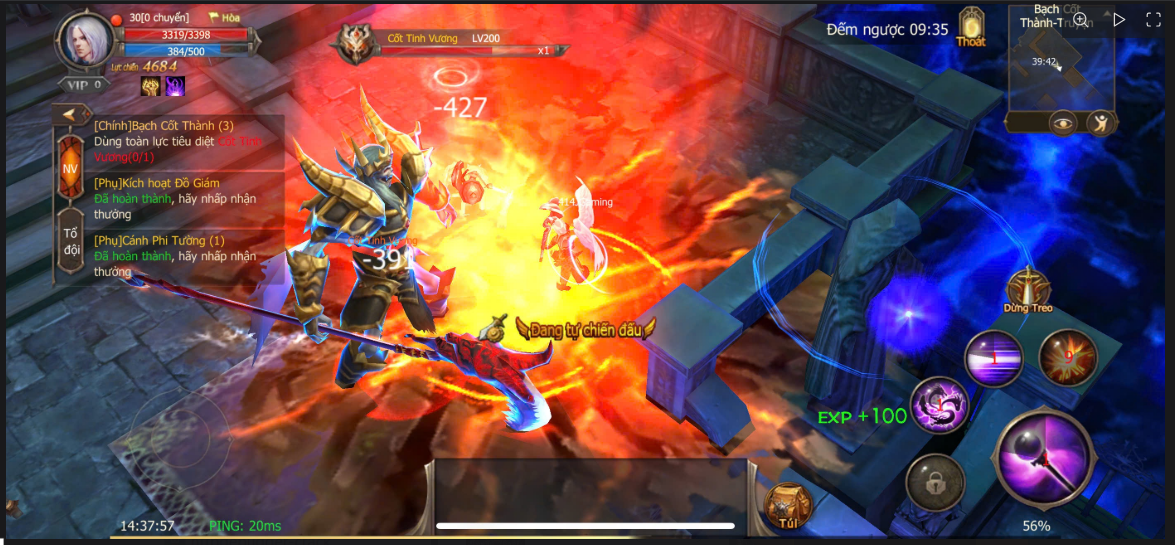1175x545 pixels.
Task: Stop auto-combat with Dừng Treo
Action: click(x=1028, y=291)
